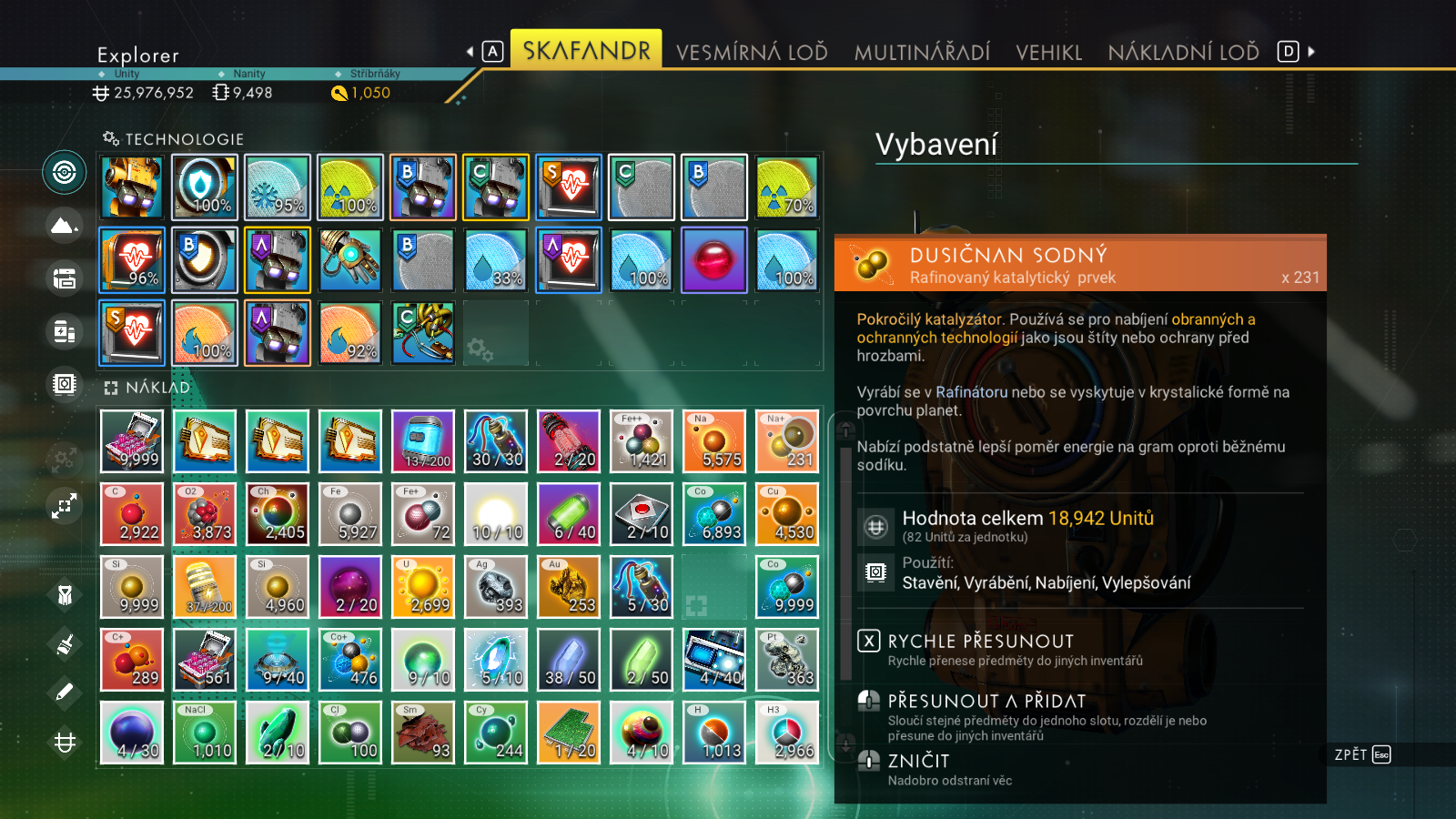Select the life support heart at 96%
The image size is (1456, 819).
[132, 260]
